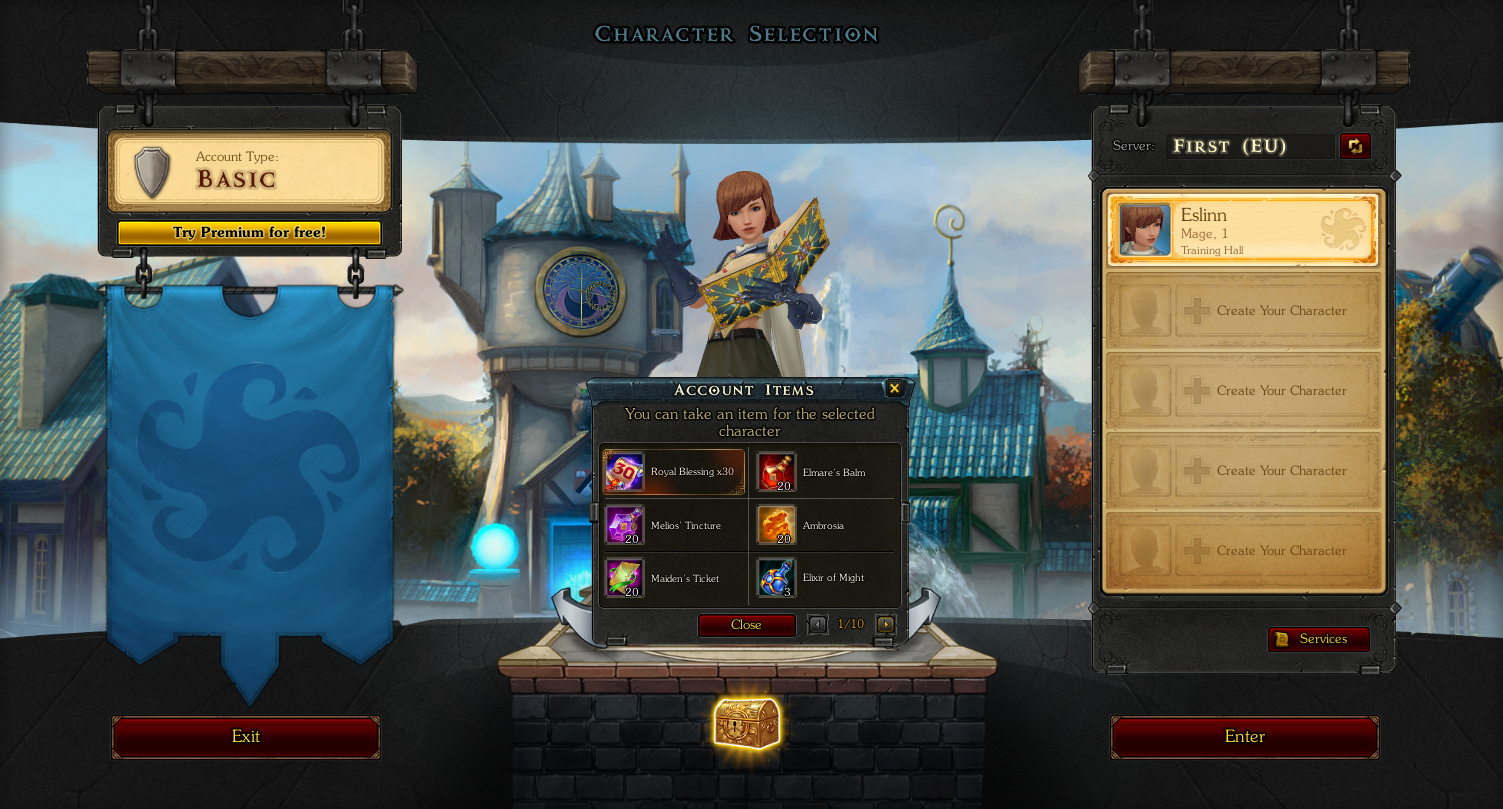
Task: Click the server change icon beside First (EU)
Action: 1356,146
